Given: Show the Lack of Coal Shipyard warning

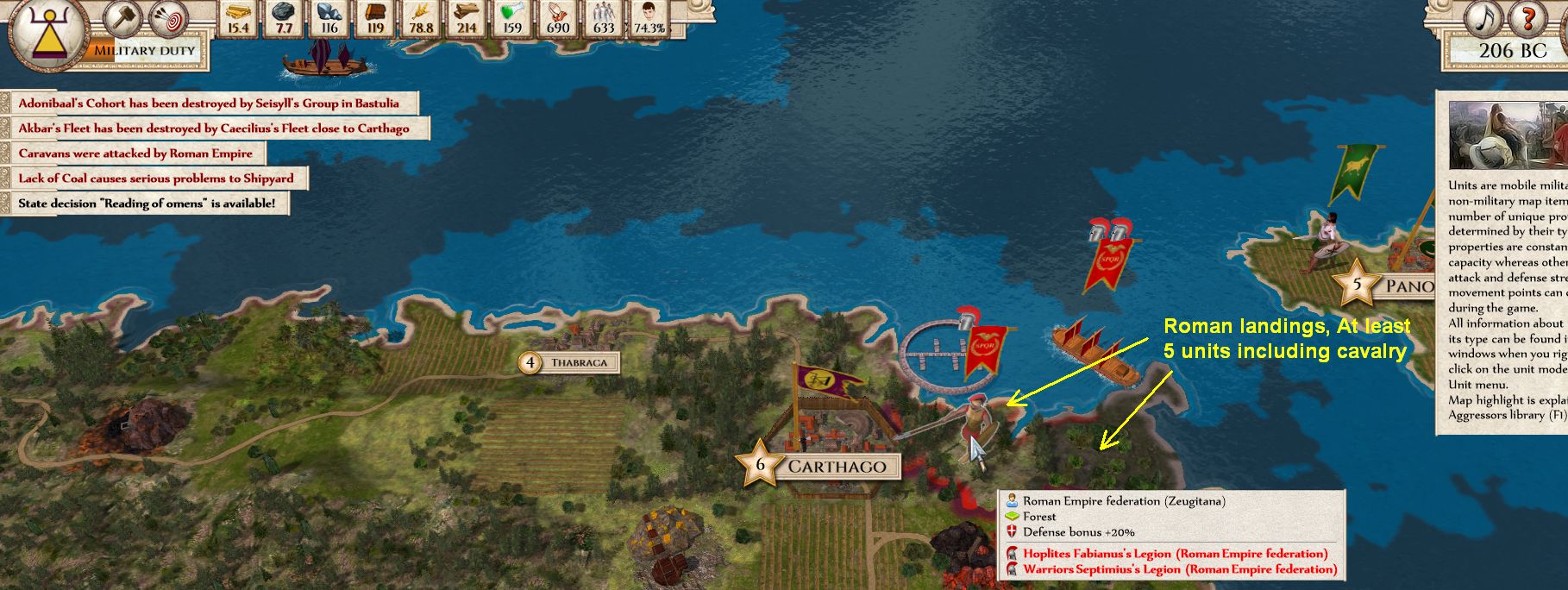Looking at the screenshot, I should pyautogui.click(x=156, y=179).
